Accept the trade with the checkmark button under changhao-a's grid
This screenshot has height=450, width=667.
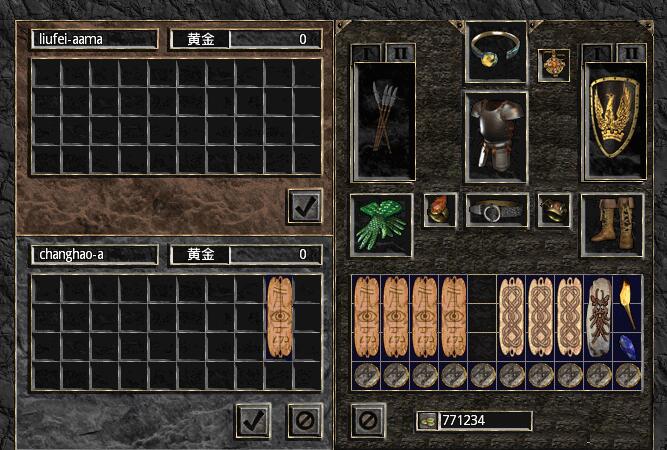pos(254,420)
